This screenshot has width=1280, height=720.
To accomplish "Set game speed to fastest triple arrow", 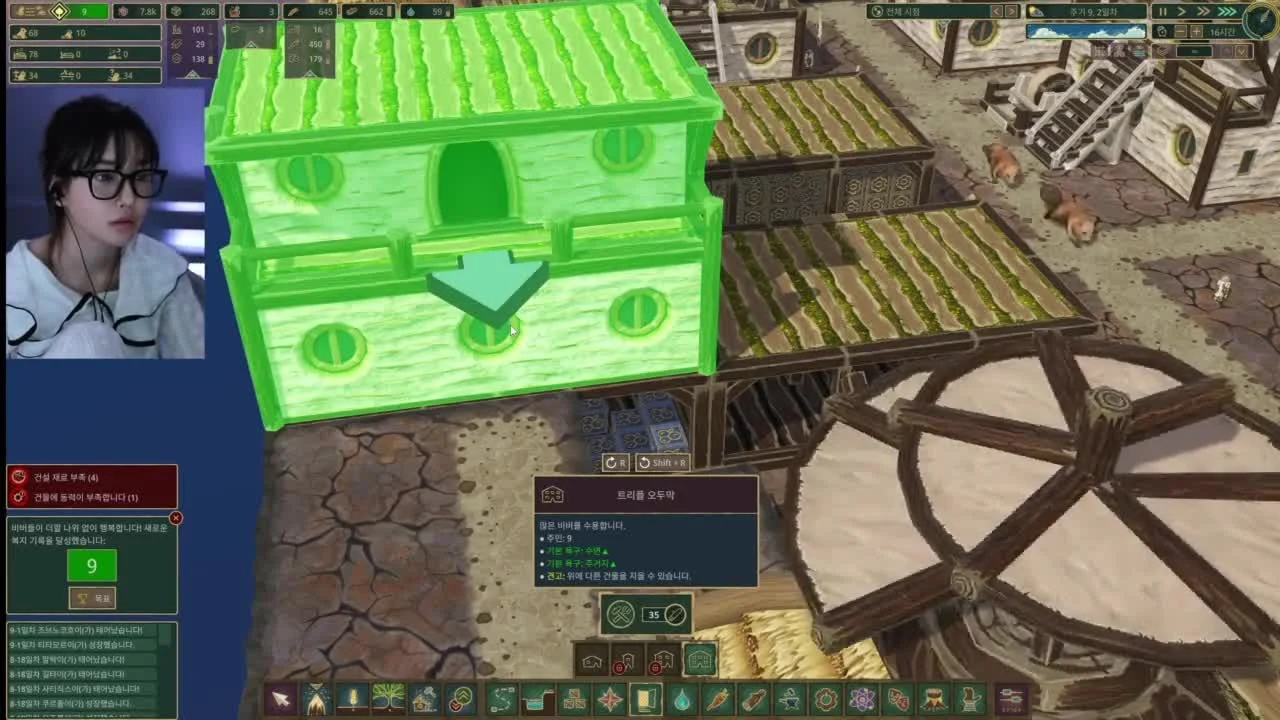I will (x=1228, y=12).
